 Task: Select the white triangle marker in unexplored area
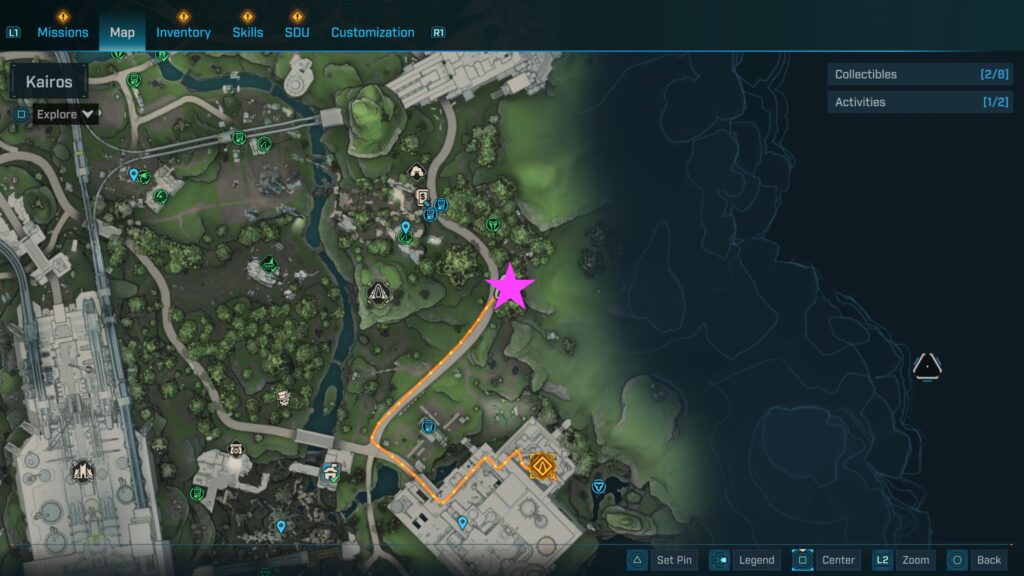(x=928, y=366)
